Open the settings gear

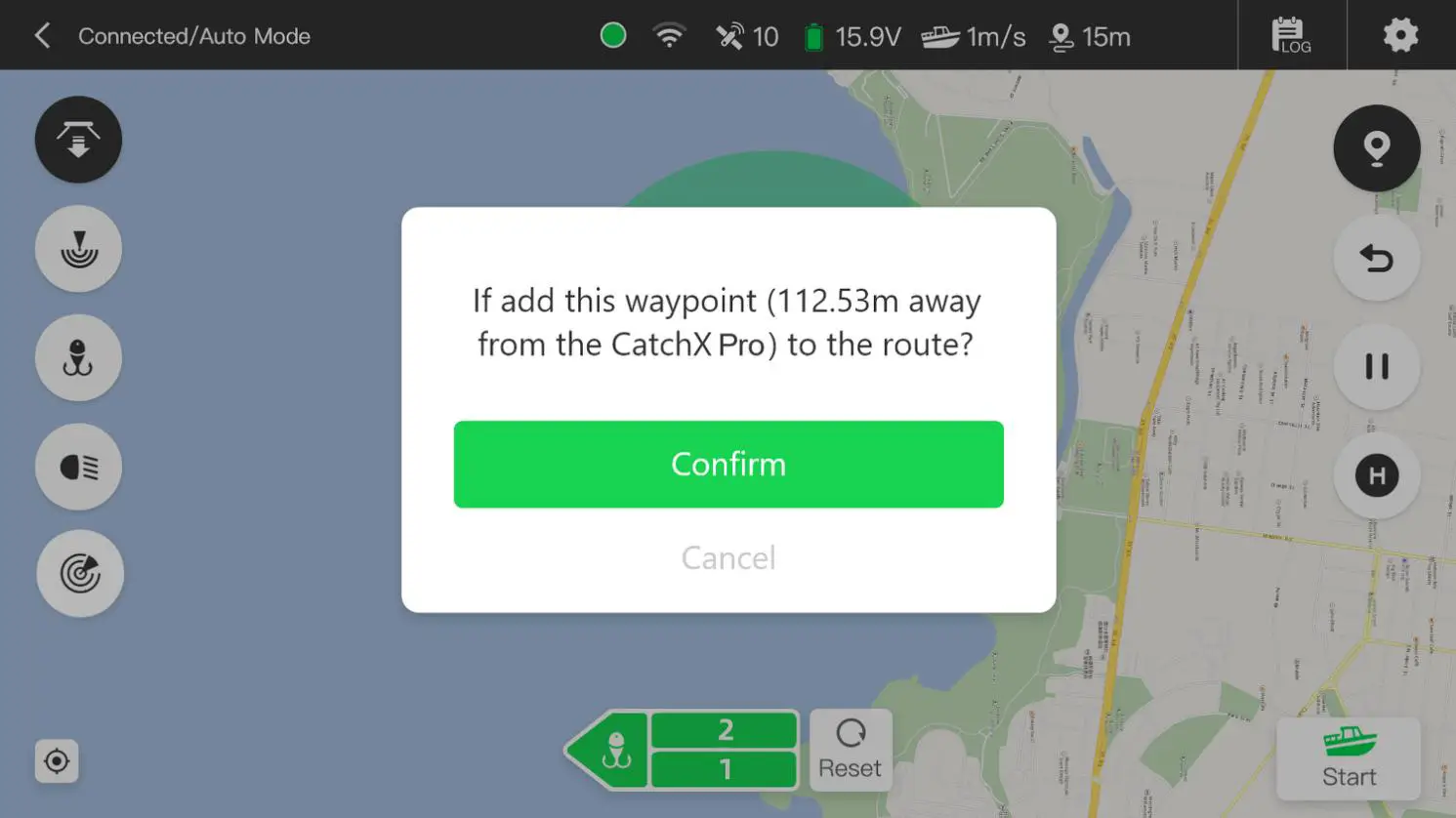tap(1400, 34)
